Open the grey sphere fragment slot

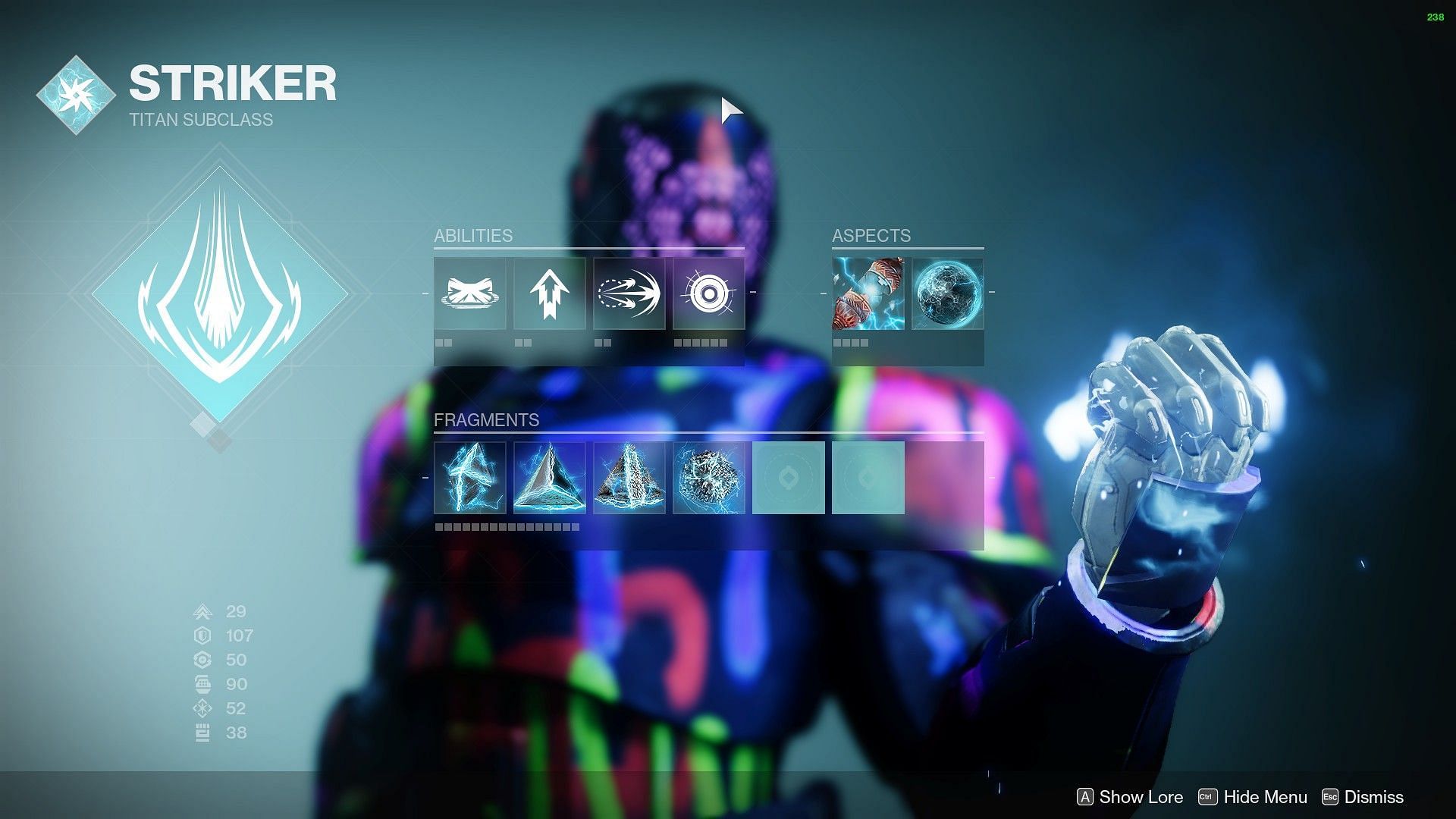tap(709, 478)
